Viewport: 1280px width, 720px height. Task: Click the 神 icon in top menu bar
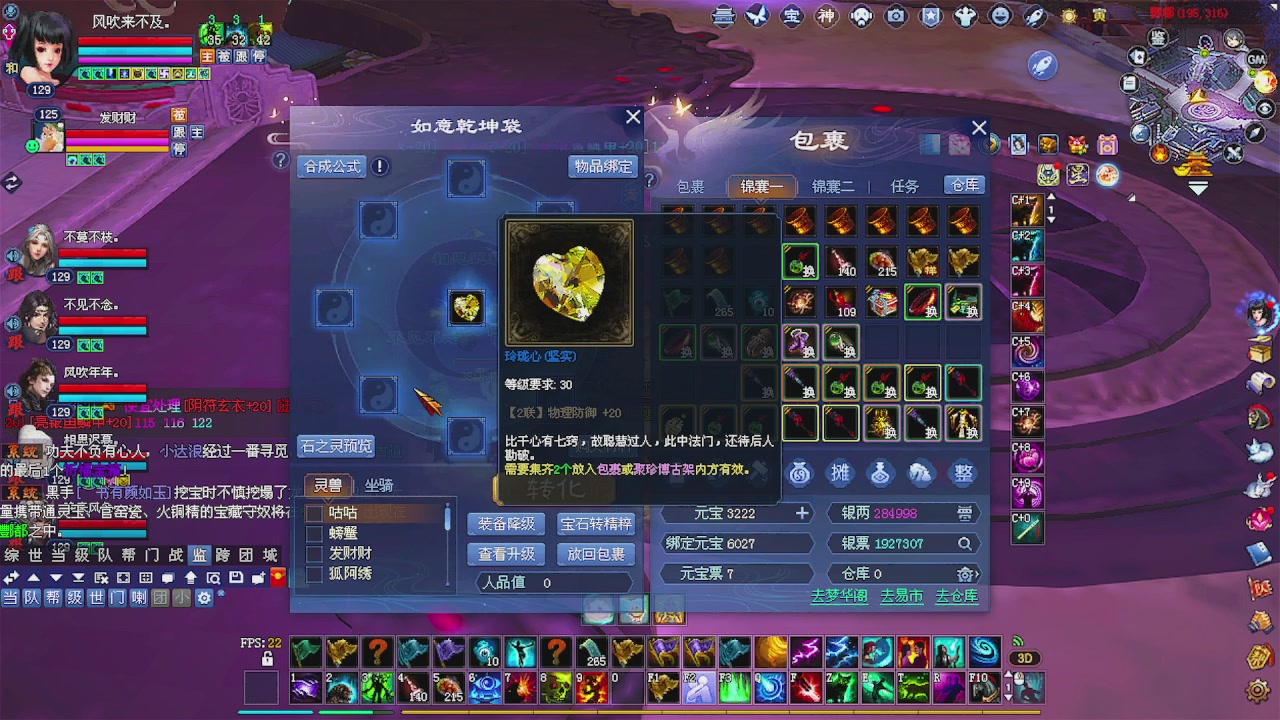click(x=827, y=16)
